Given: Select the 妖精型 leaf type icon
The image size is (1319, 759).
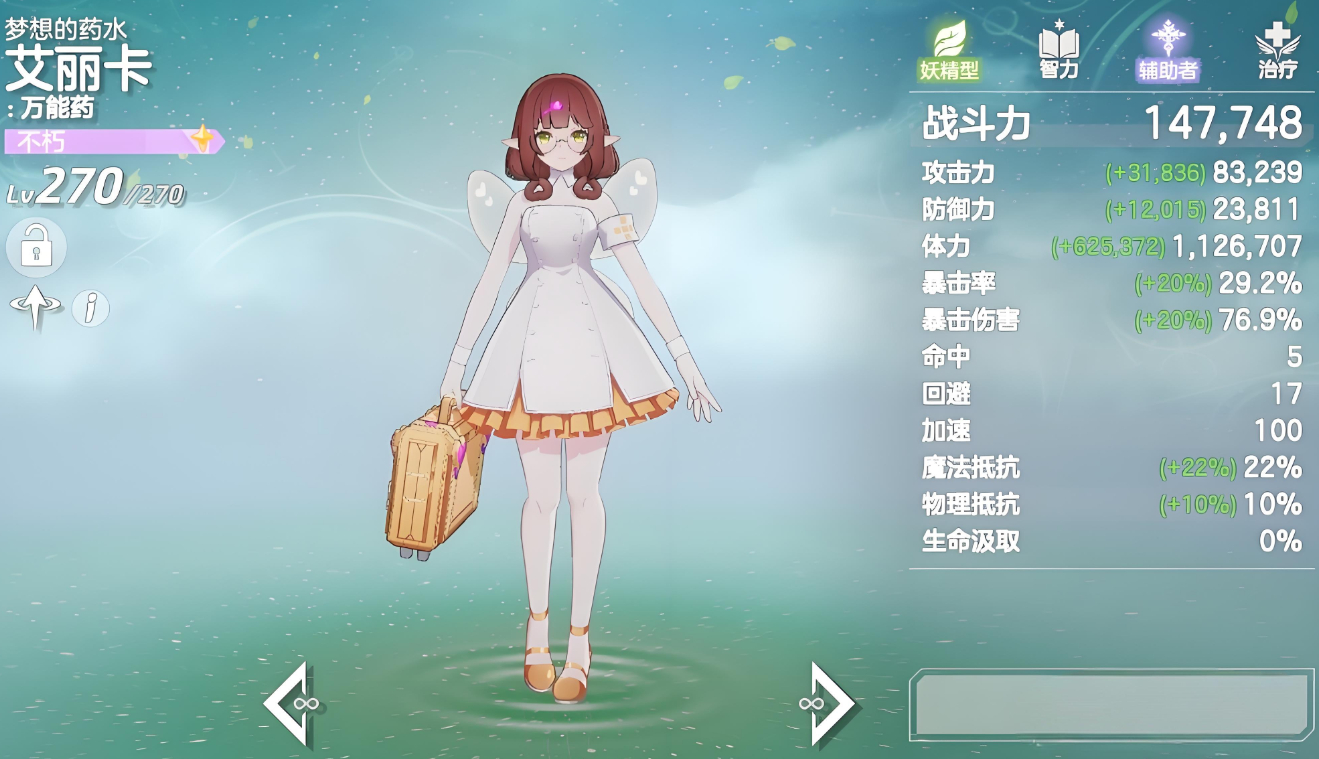Looking at the screenshot, I should tap(949, 49).
